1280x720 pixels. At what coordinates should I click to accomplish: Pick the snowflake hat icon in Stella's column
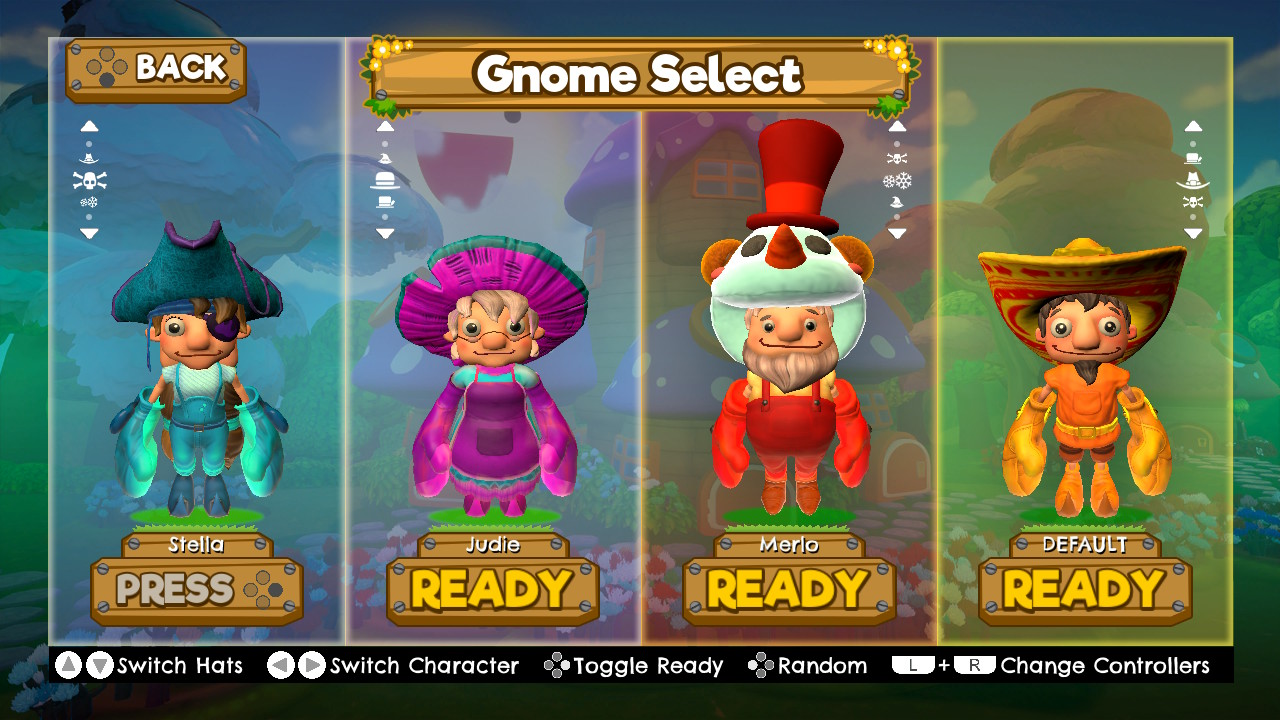click(89, 201)
